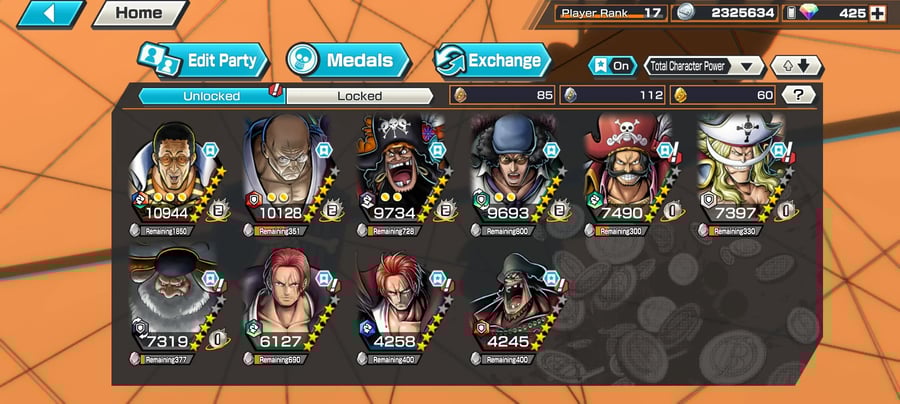Open the question mark help button
The width and height of the screenshot is (900, 404).
coord(797,95)
